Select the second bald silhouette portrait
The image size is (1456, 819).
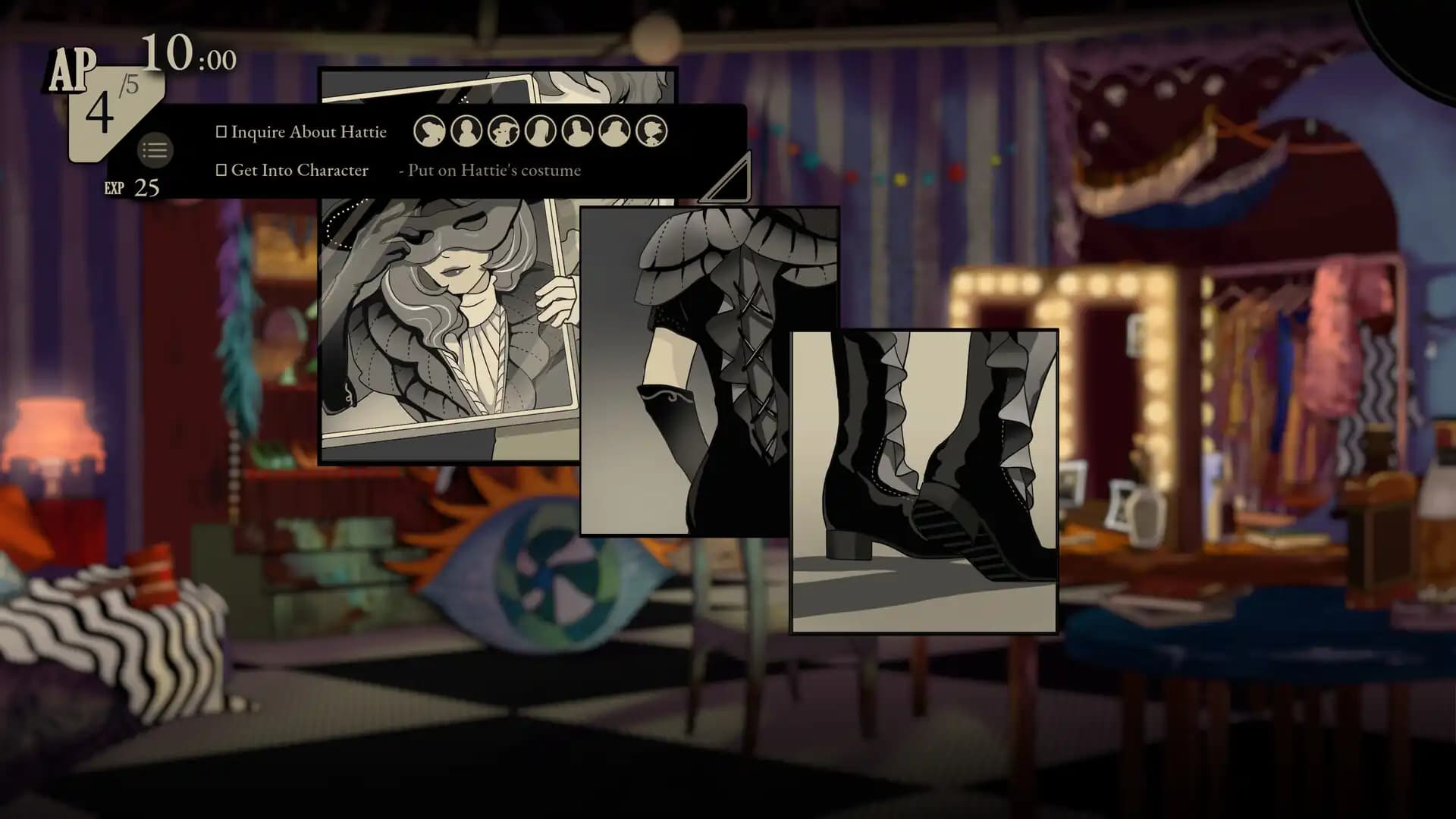(x=466, y=130)
